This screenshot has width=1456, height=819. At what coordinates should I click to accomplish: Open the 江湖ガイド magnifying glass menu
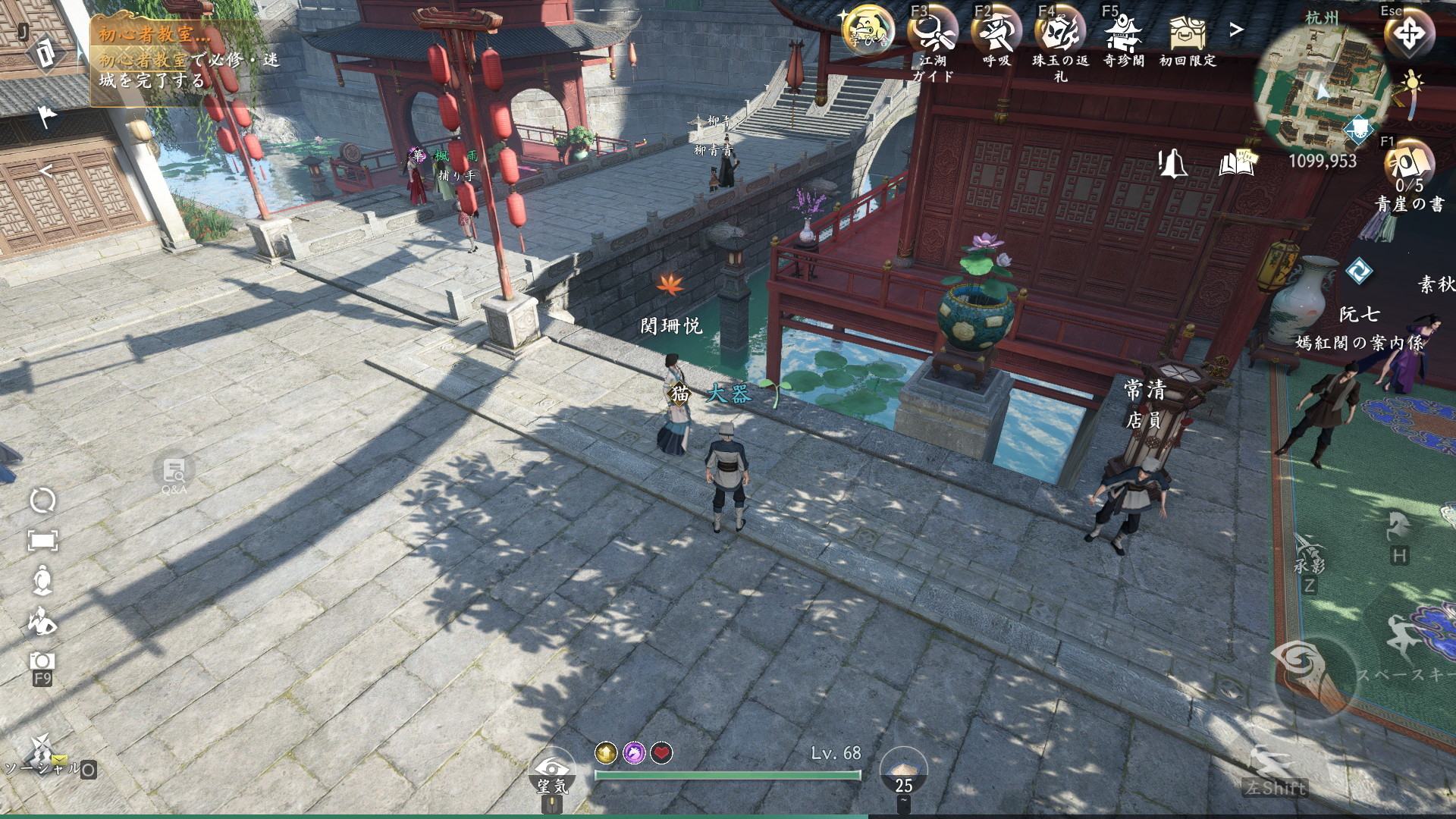932,33
